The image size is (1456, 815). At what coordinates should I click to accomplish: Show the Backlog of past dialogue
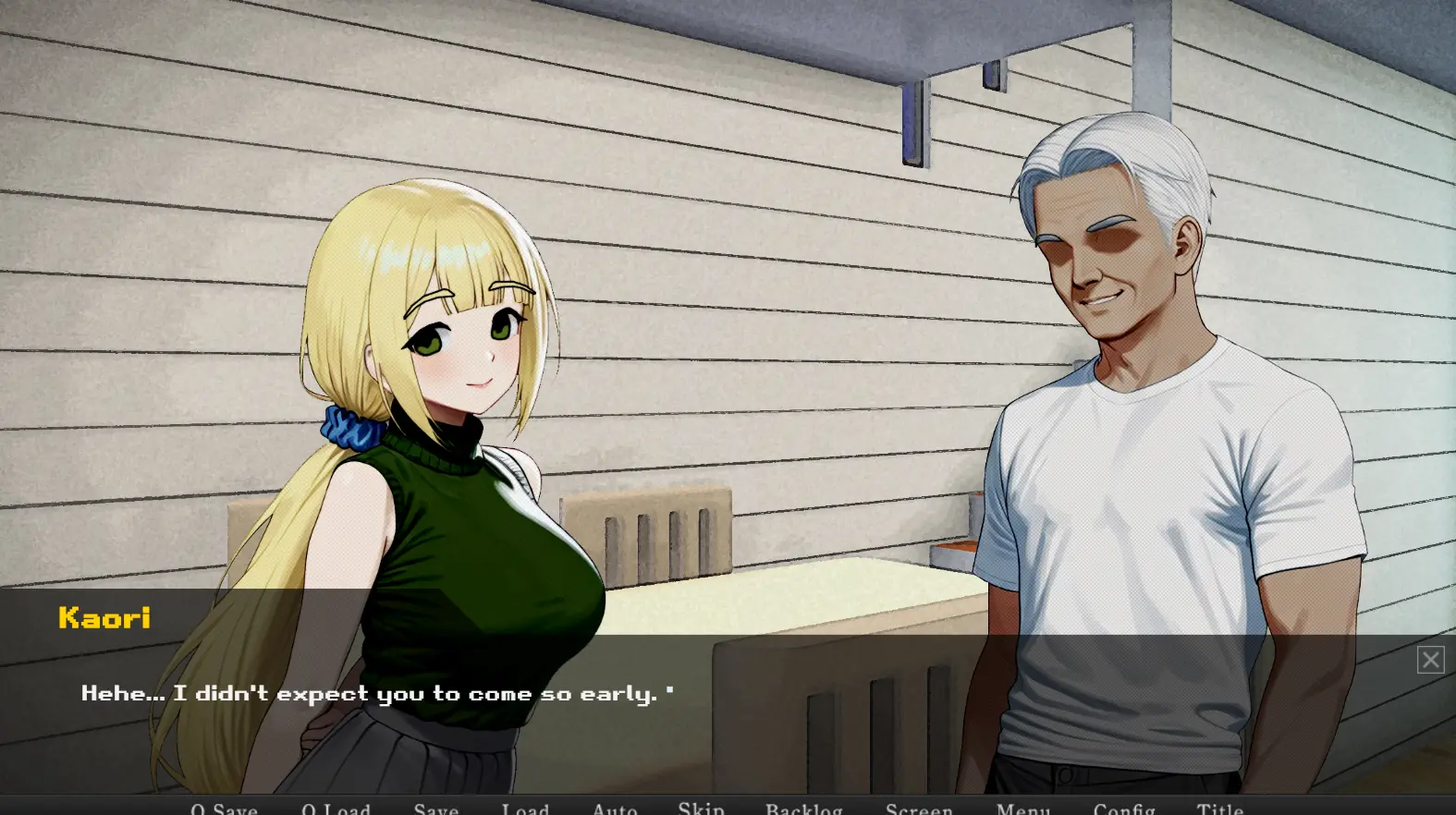tap(803, 809)
